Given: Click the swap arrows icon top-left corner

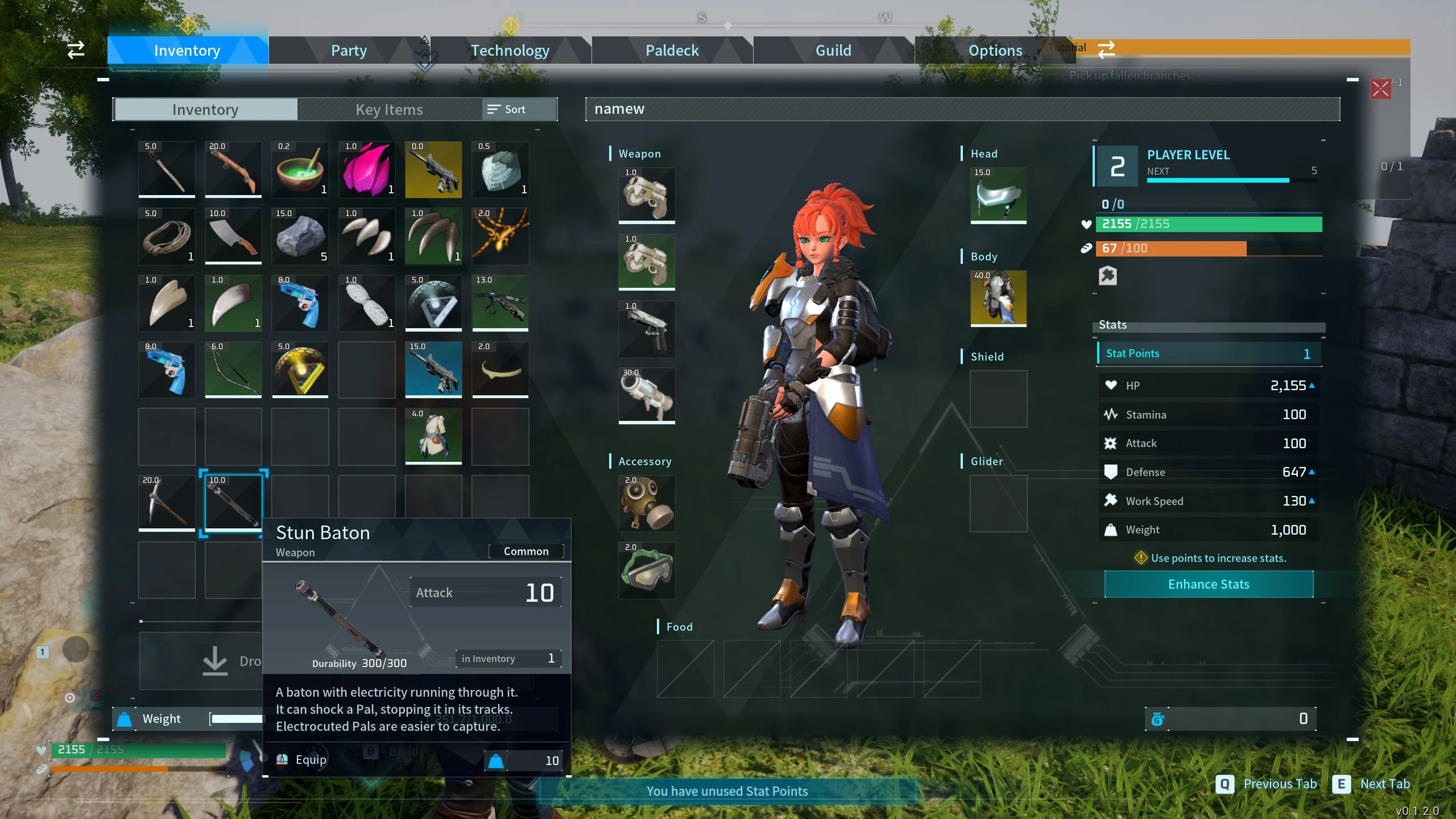Looking at the screenshot, I should (x=76, y=50).
